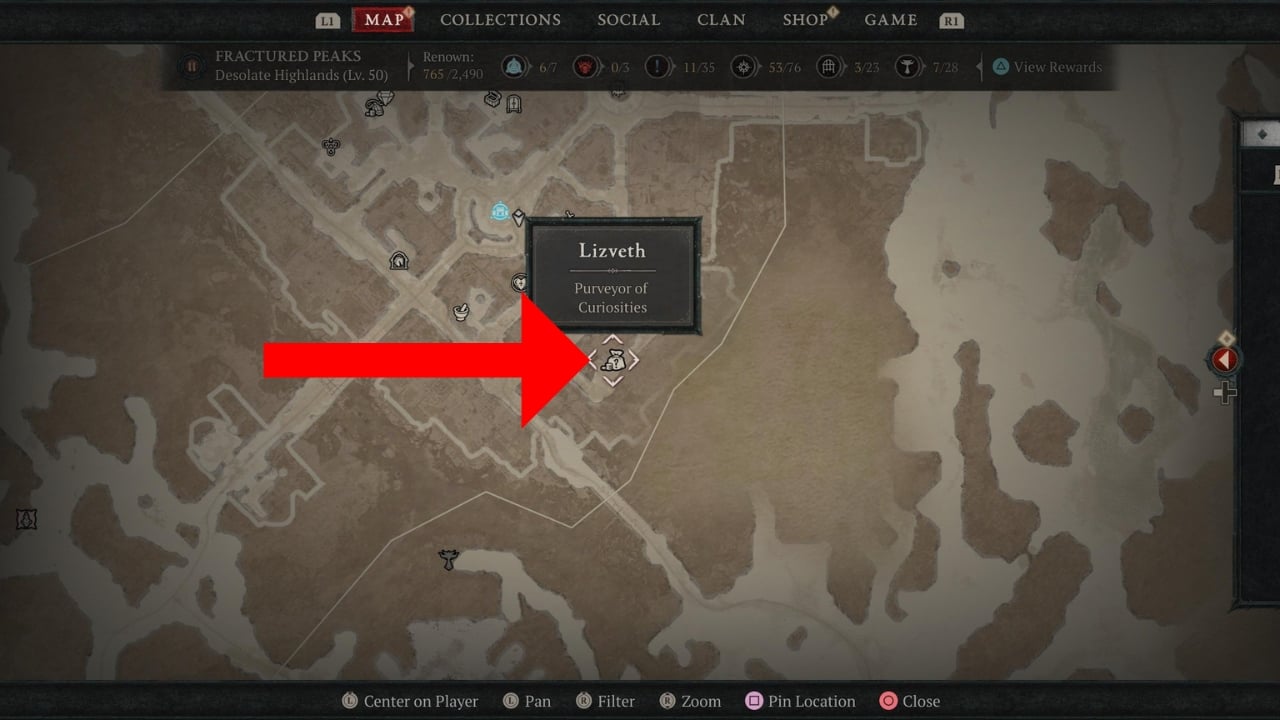Click the wardrobe icon beside the stash

point(514,103)
